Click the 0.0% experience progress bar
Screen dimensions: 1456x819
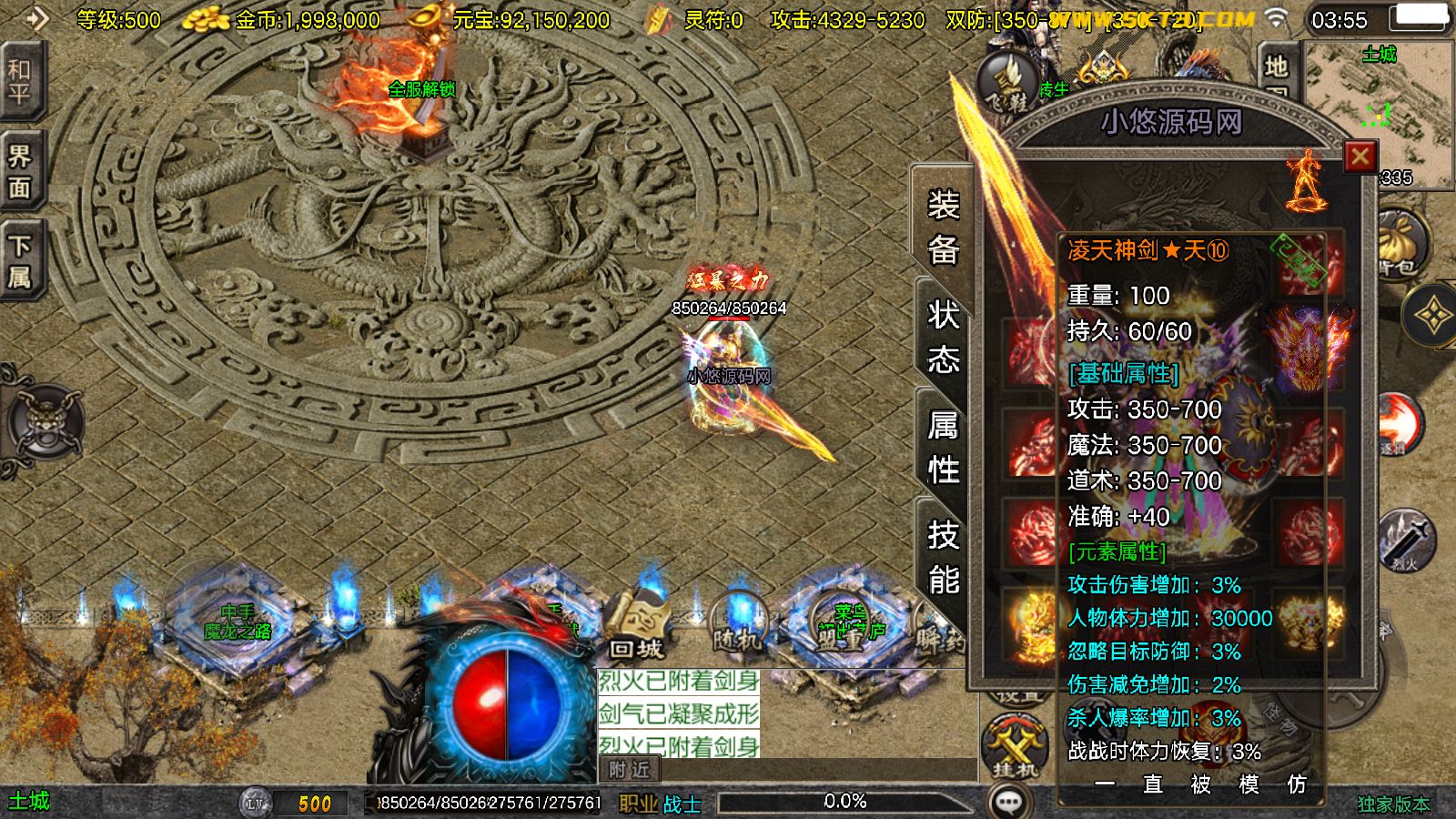[x=846, y=802]
